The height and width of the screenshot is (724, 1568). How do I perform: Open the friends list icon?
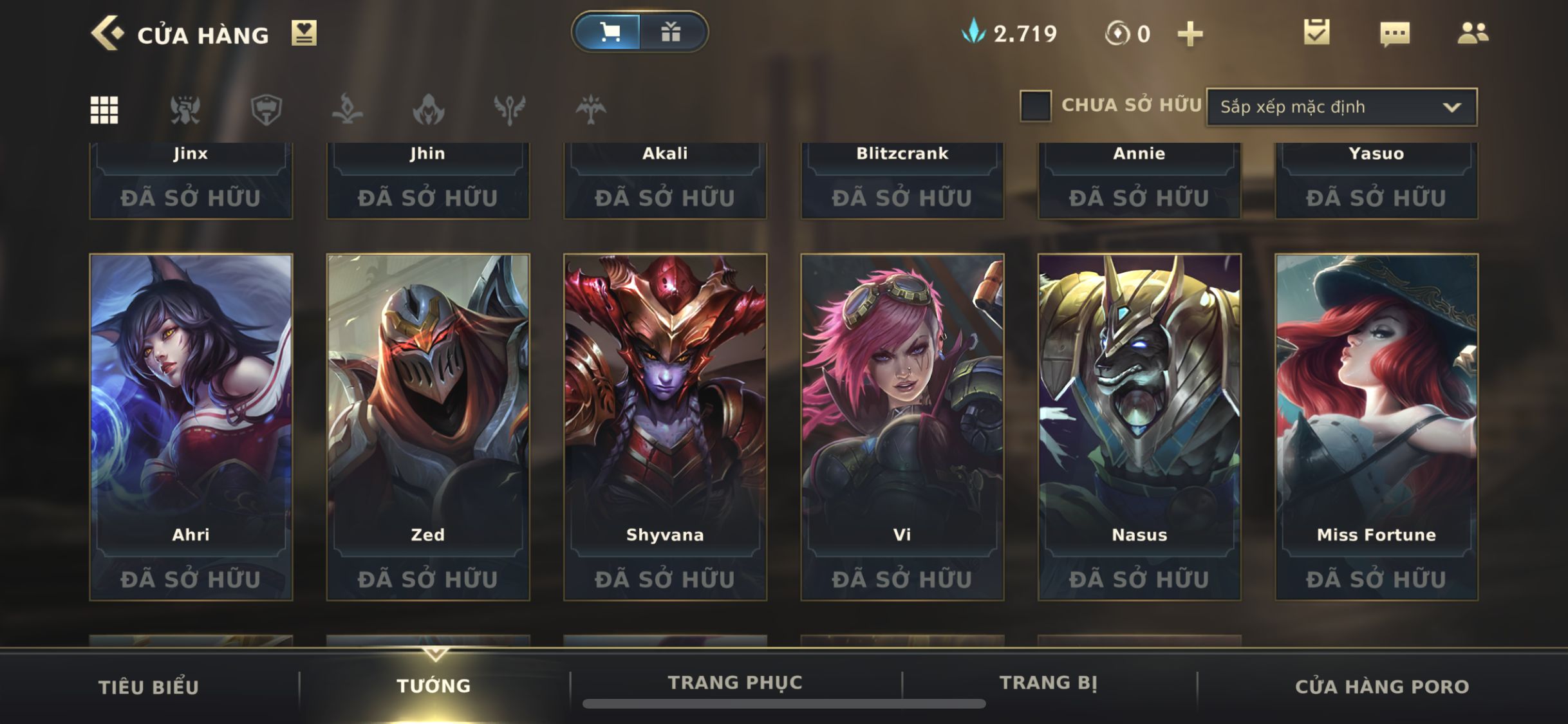(1473, 33)
